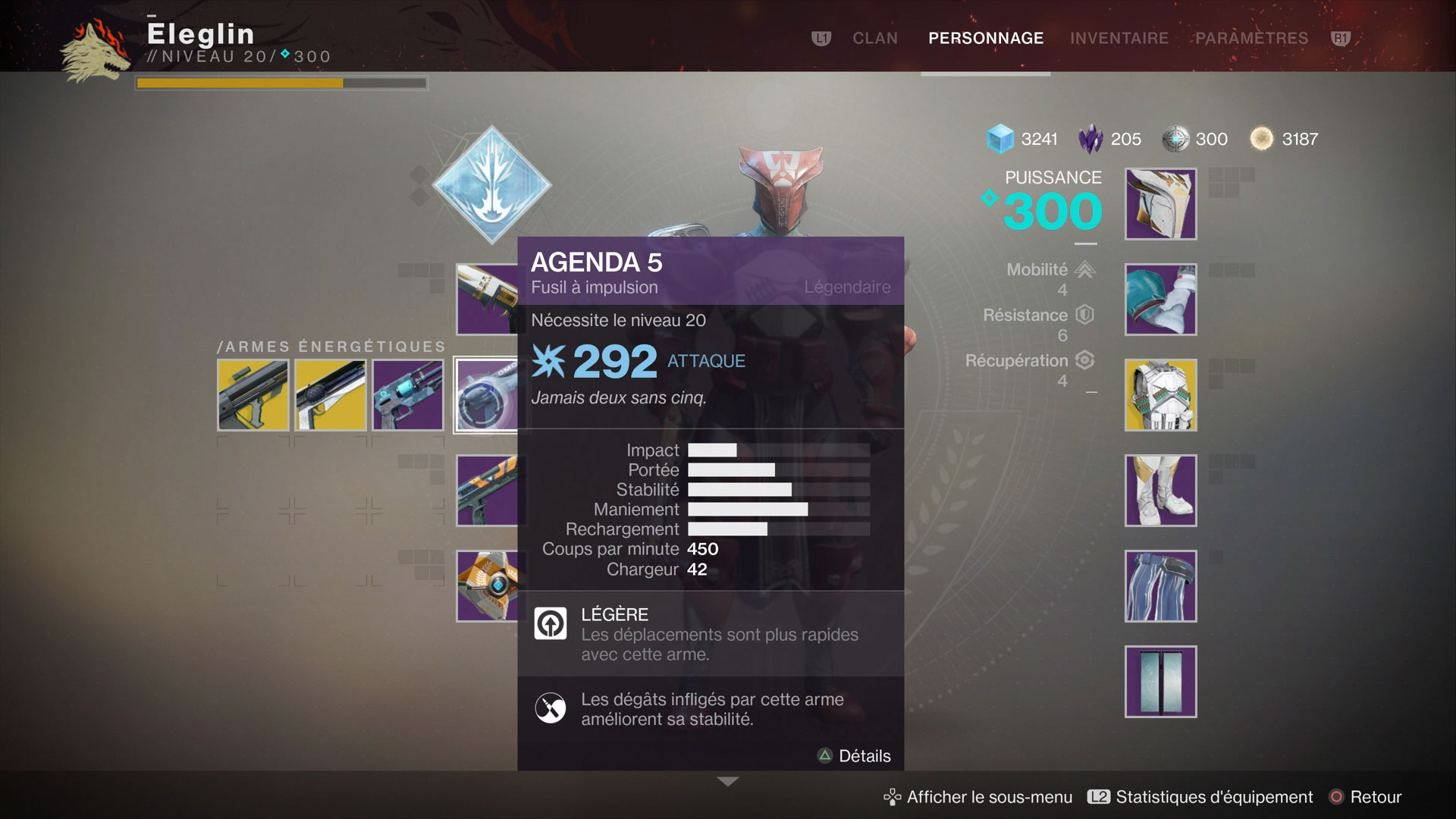
Task: Select the white exotic energy weapon slot
Action: tap(330, 395)
